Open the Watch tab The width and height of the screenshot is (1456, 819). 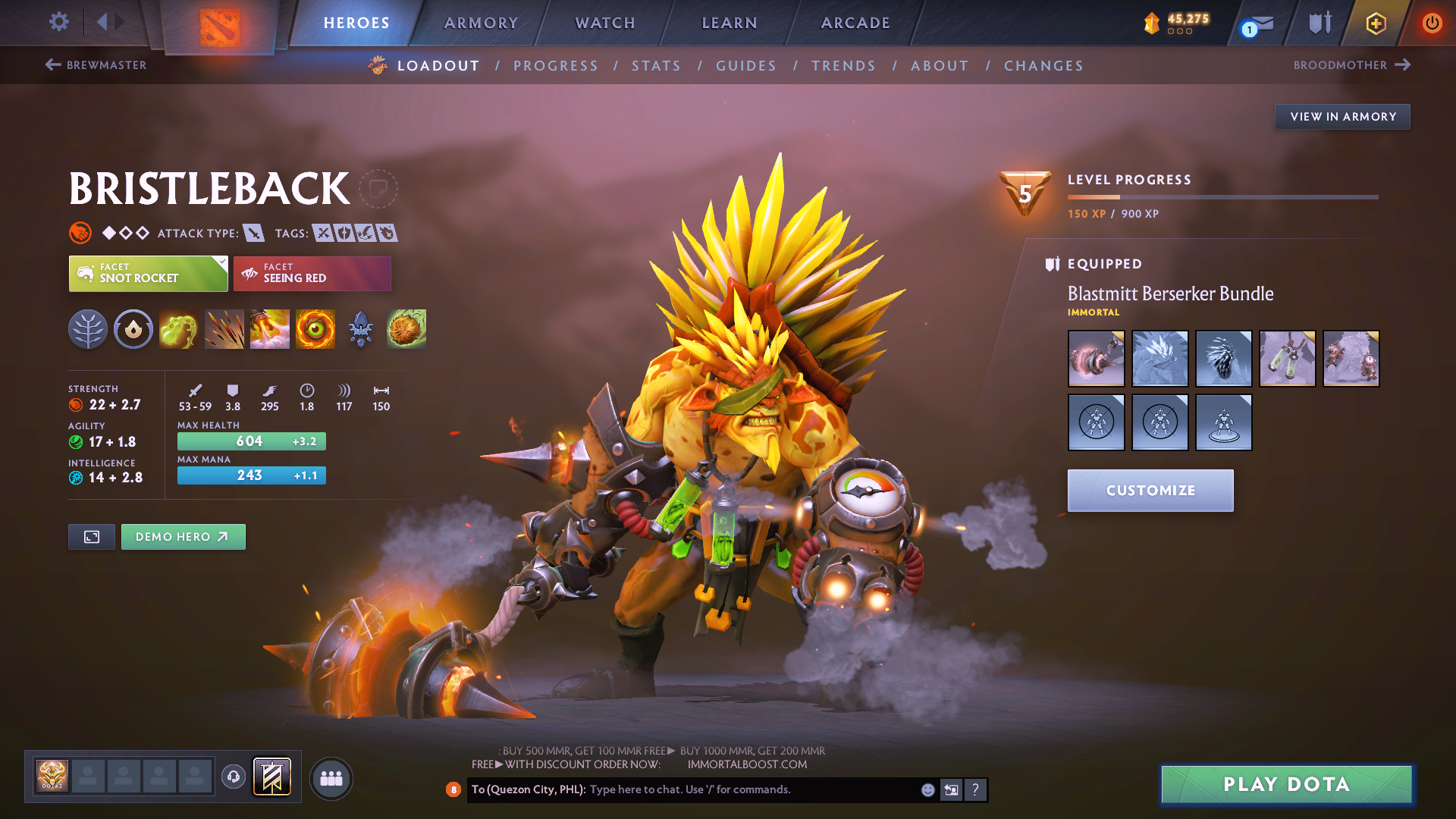coord(605,23)
